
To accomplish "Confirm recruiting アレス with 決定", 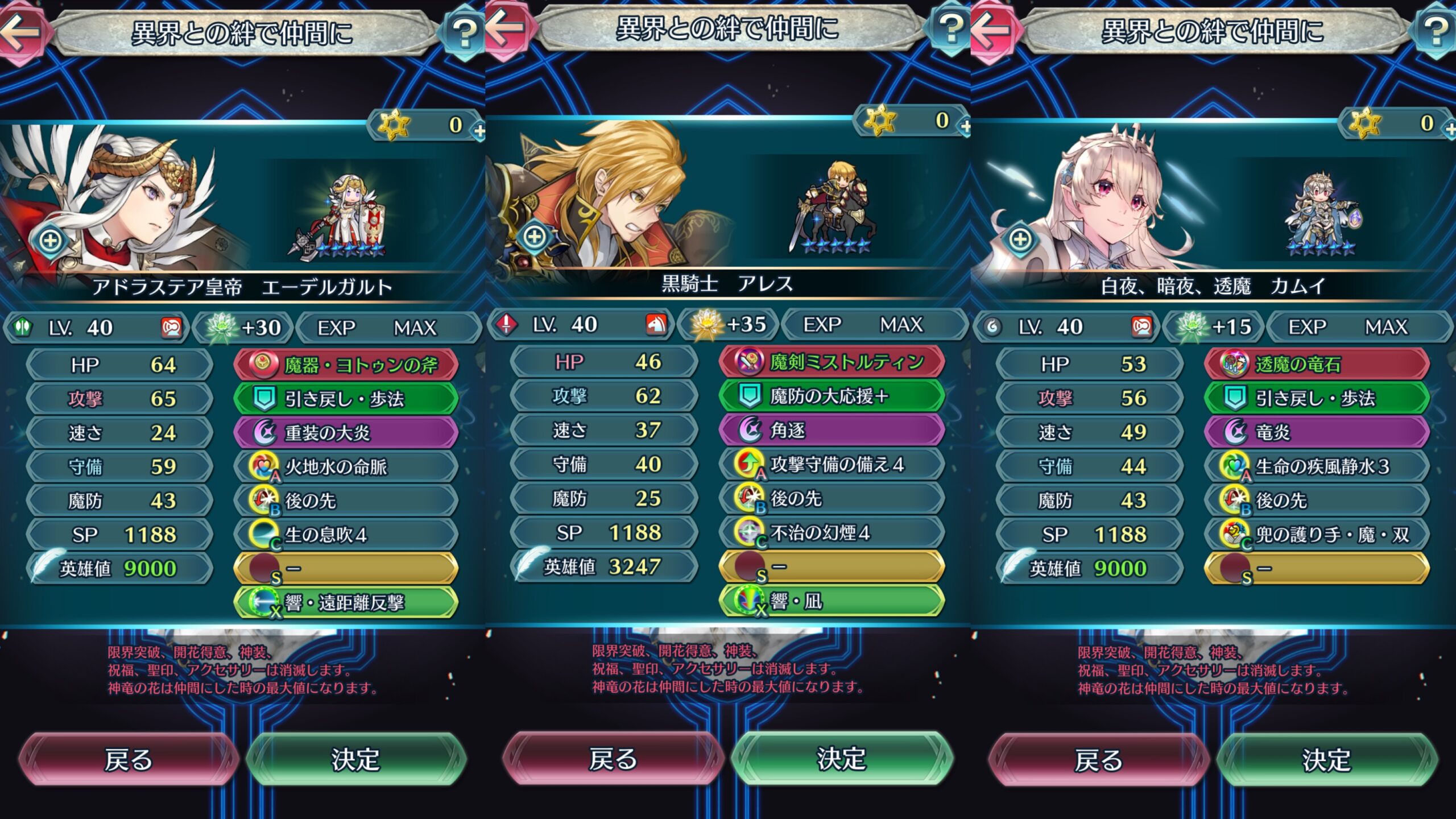I will click(841, 759).
